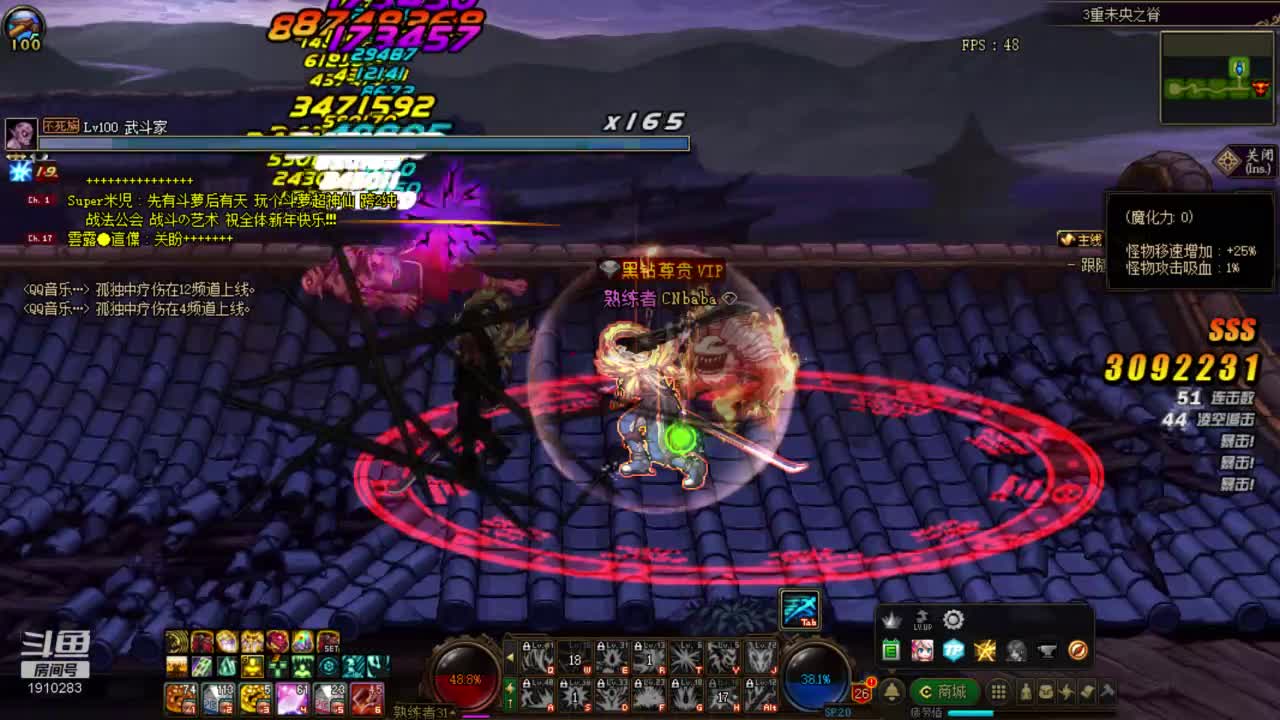Select the blue TP icon
Image resolution: width=1280 pixels, height=720 pixels.
(953, 651)
